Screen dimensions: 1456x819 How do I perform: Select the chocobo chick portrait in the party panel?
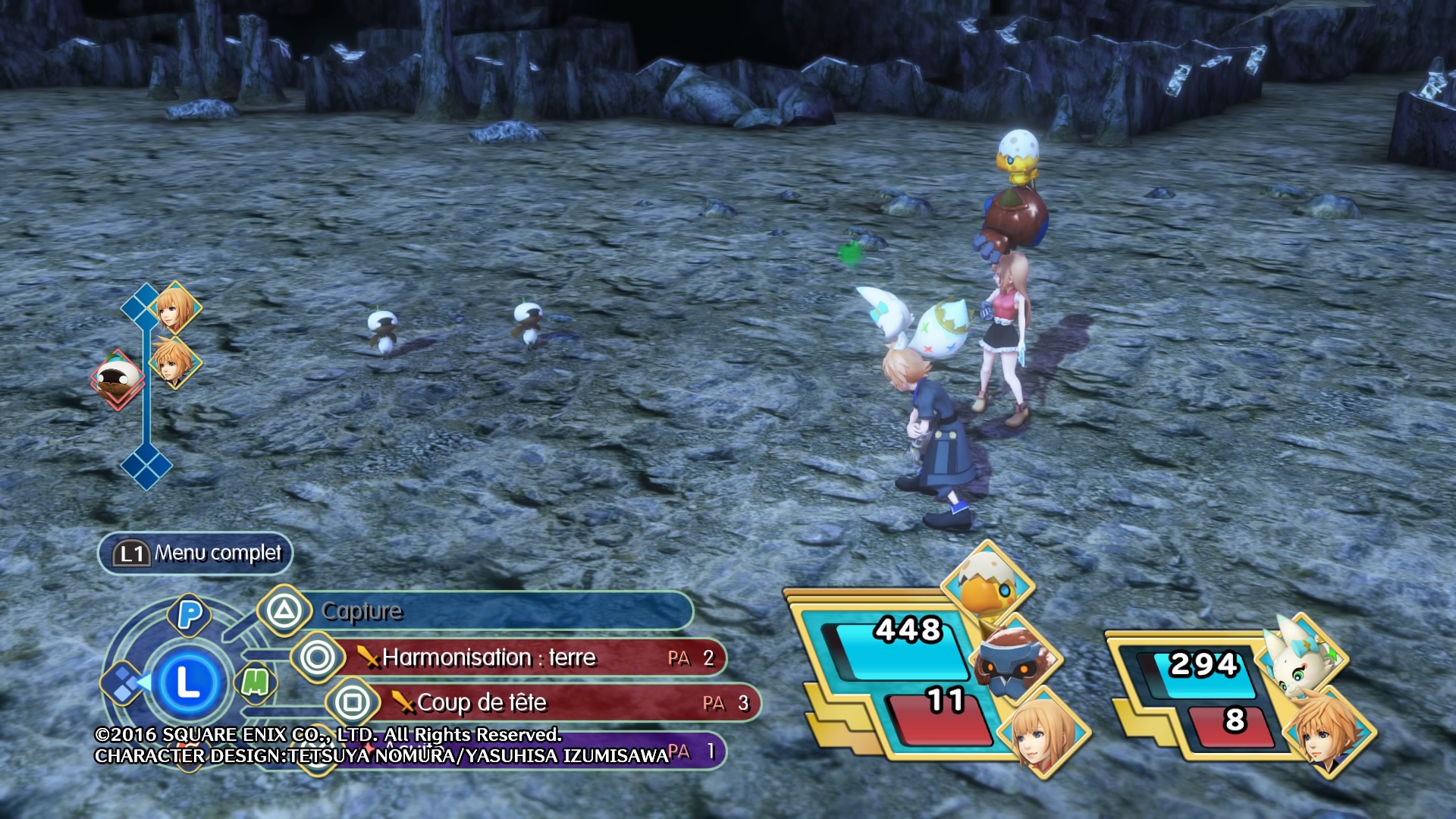tap(987, 585)
